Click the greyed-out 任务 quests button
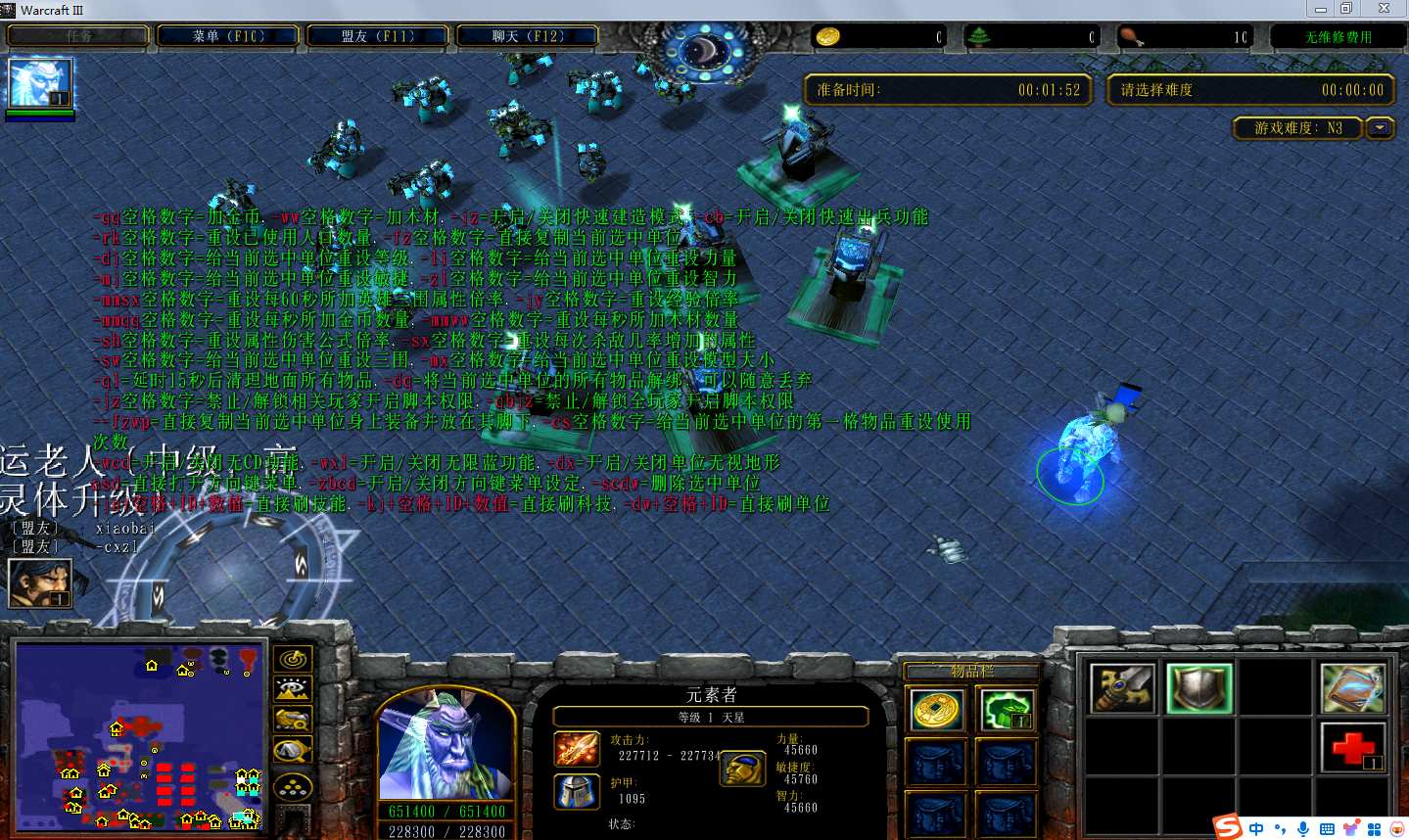 [79, 36]
